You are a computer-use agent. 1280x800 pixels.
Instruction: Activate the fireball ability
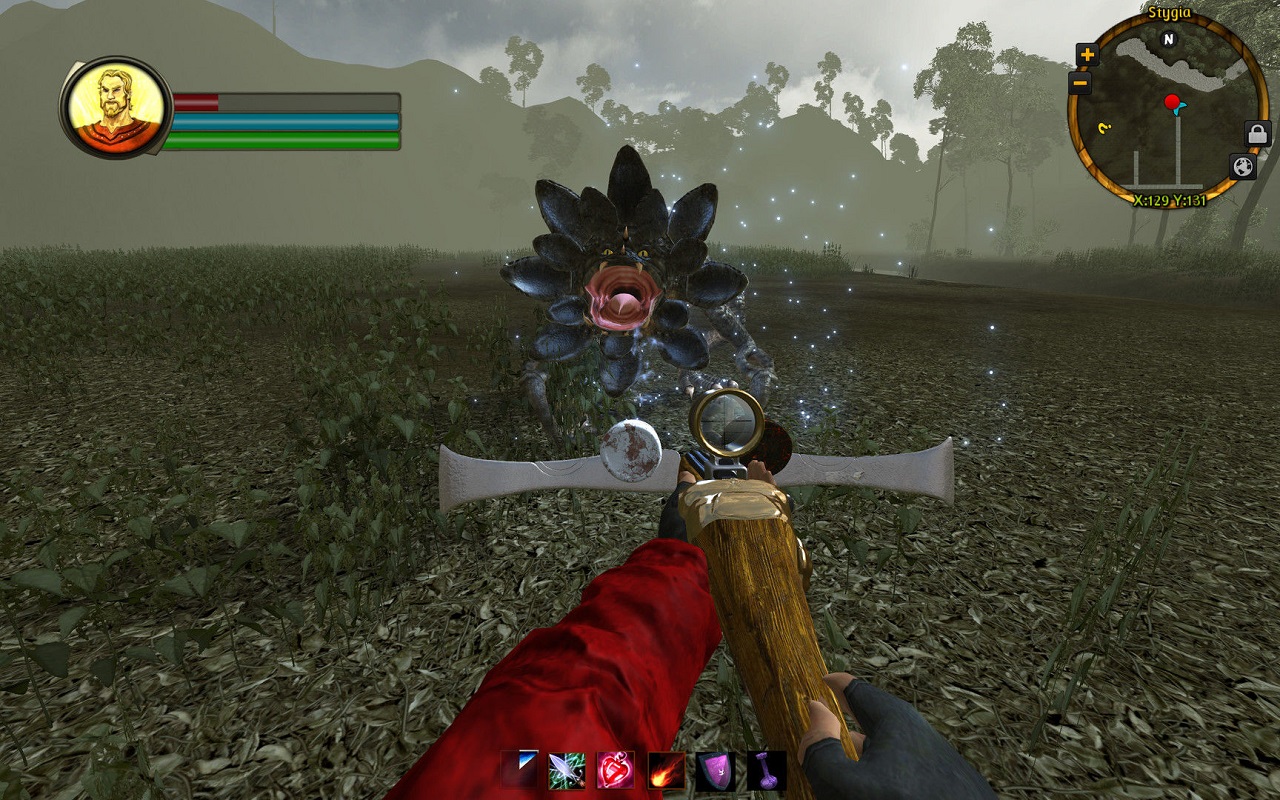coord(666,771)
